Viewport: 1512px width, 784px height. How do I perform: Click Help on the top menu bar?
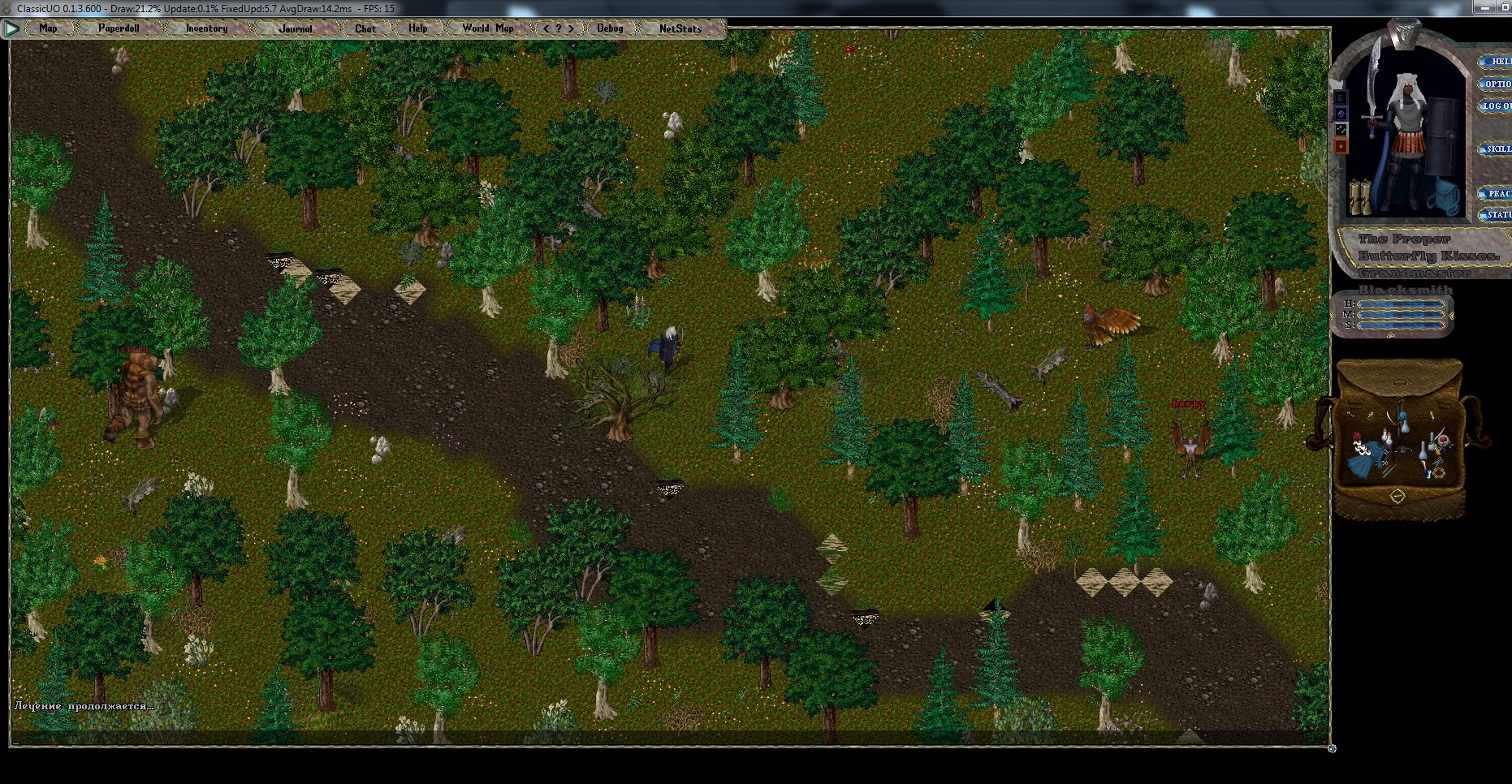(417, 28)
